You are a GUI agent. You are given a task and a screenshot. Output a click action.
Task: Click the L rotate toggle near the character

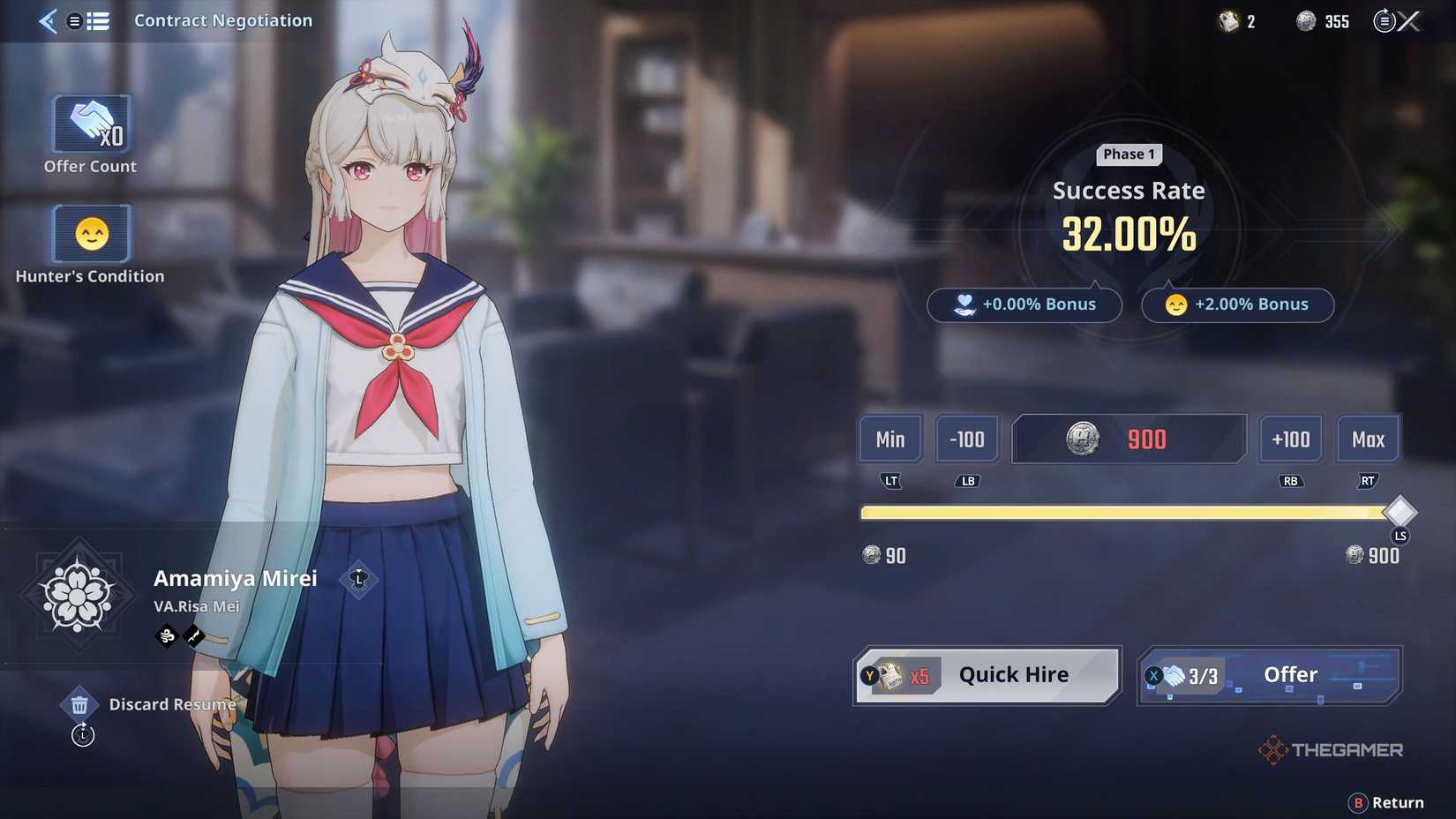(358, 582)
